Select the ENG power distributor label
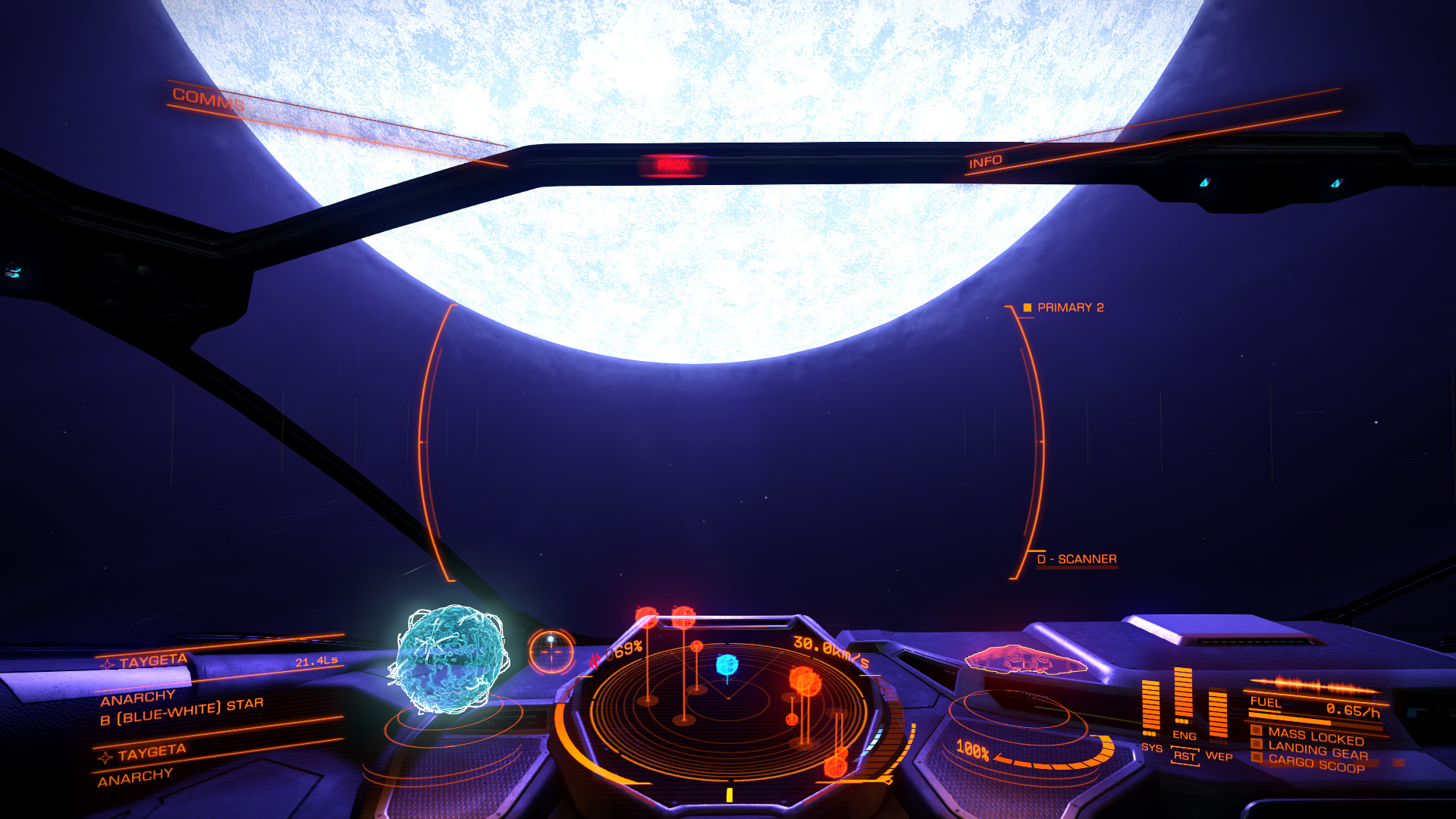The image size is (1456, 819). [1184, 736]
